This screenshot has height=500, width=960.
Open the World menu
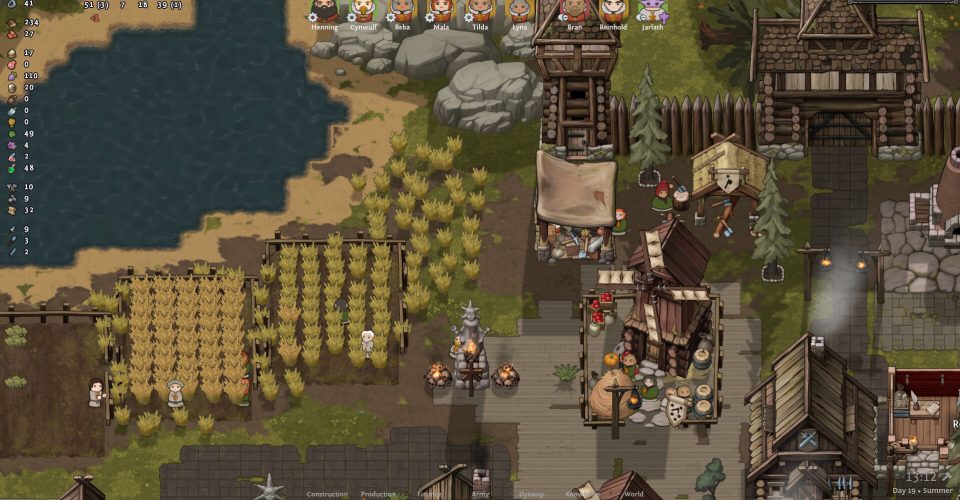click(x=634, y=494)
